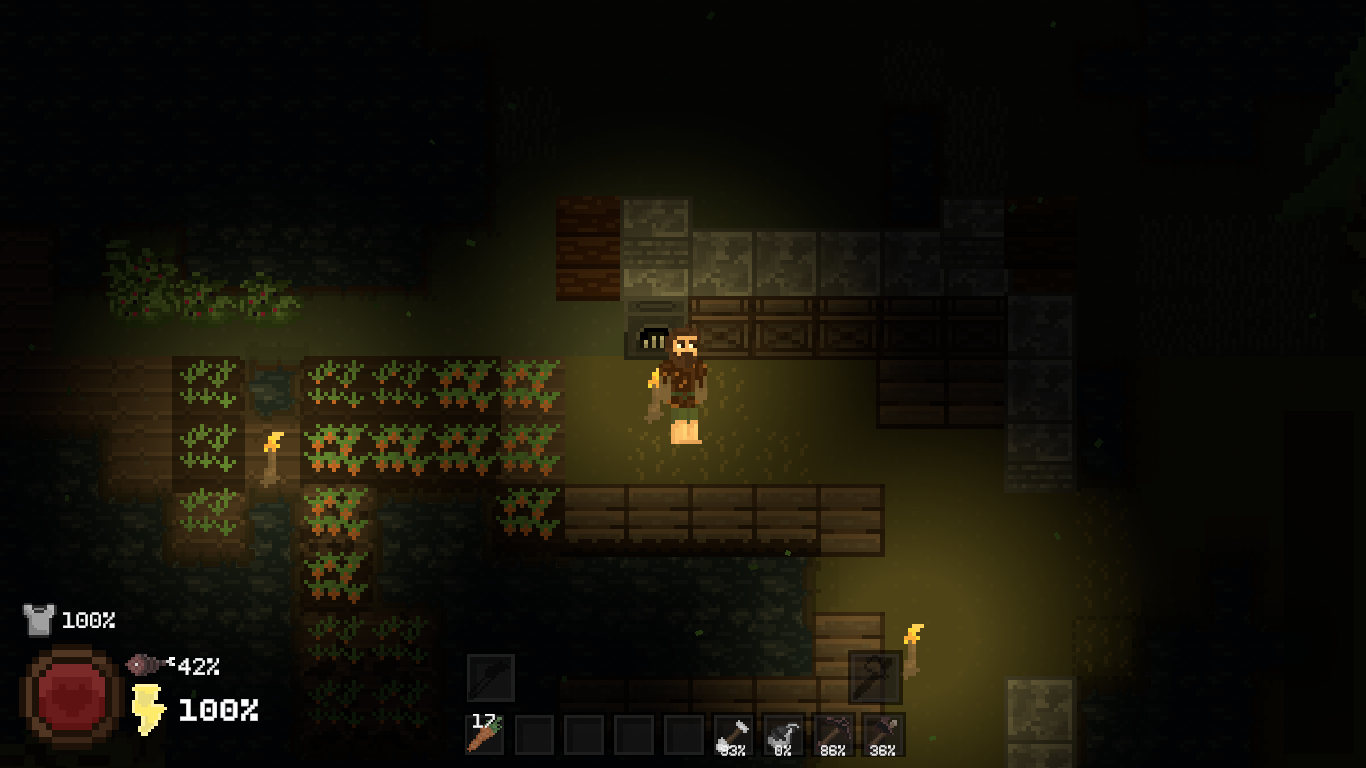Choose the pickaxe with 86% durability

click(x=833, y=735)
